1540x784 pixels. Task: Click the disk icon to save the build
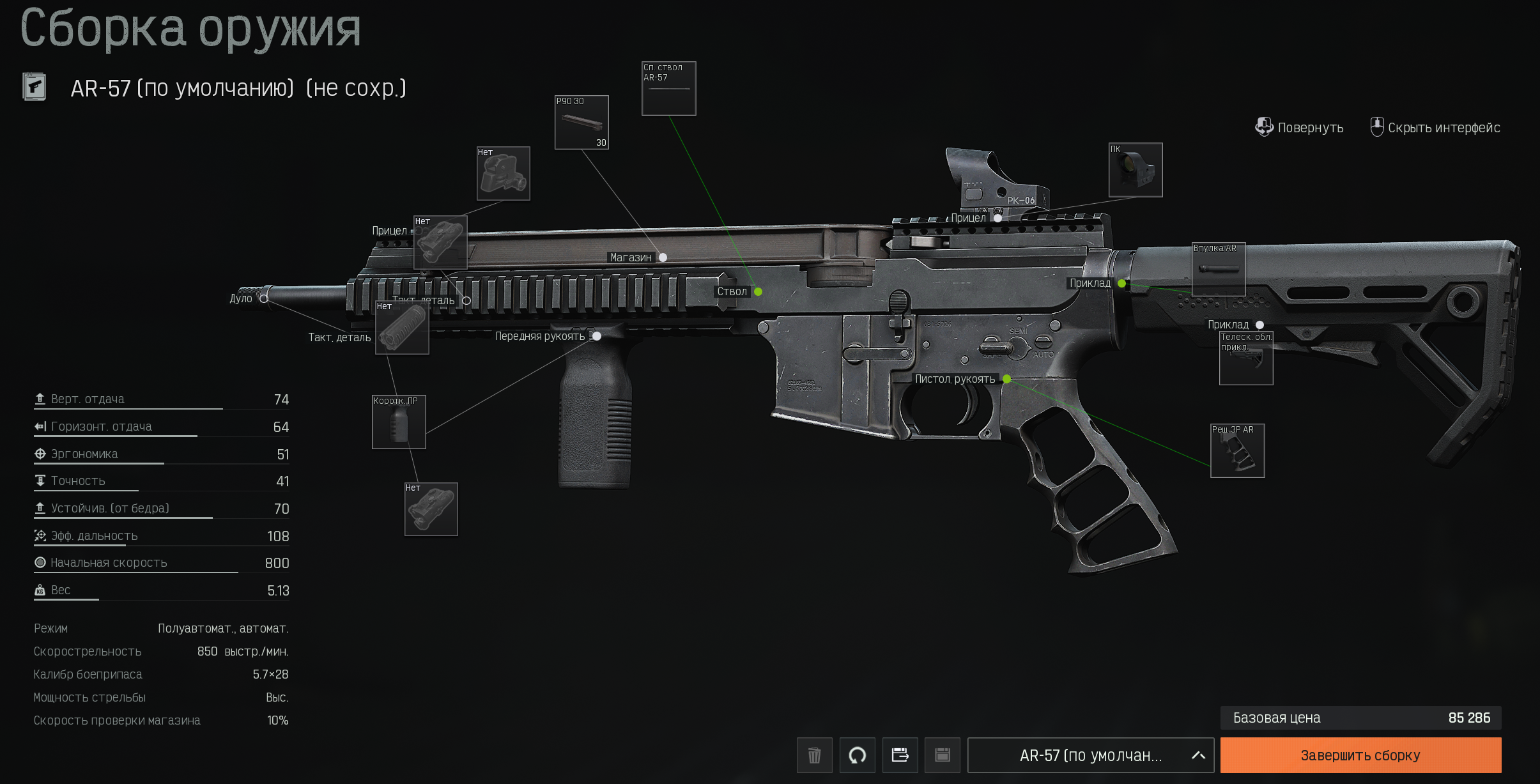coord(943,755)
